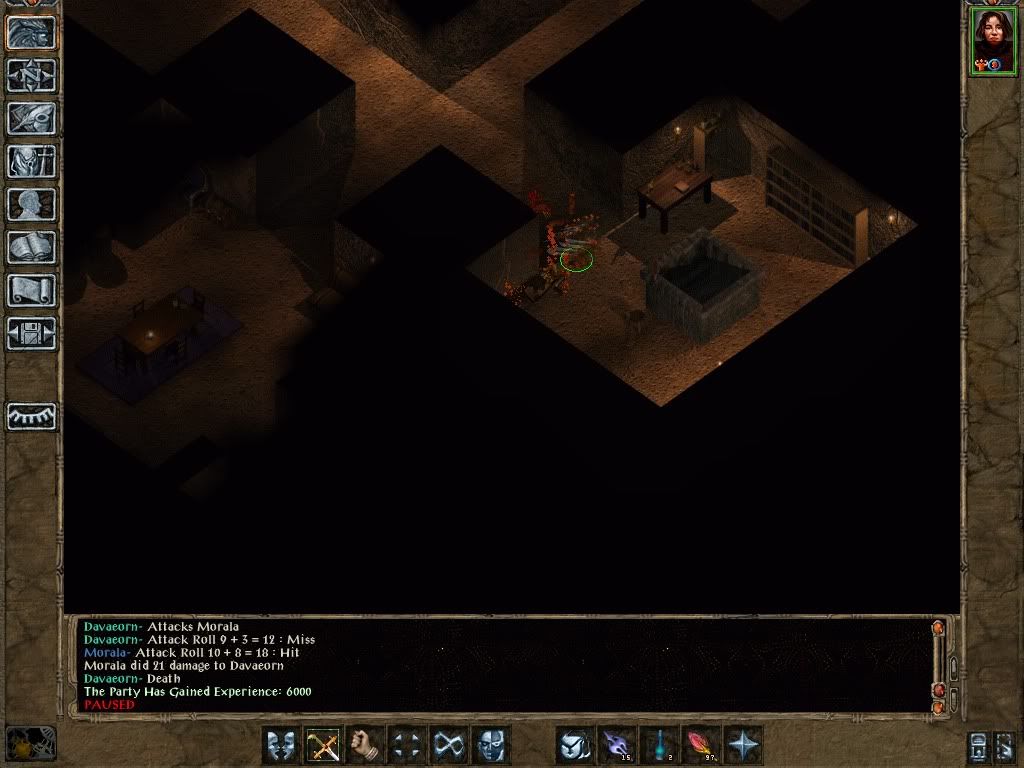The width and height of the screenshot is (1024, 768).
Task: Click the infinity symbol action button
Action: (449, 745)
